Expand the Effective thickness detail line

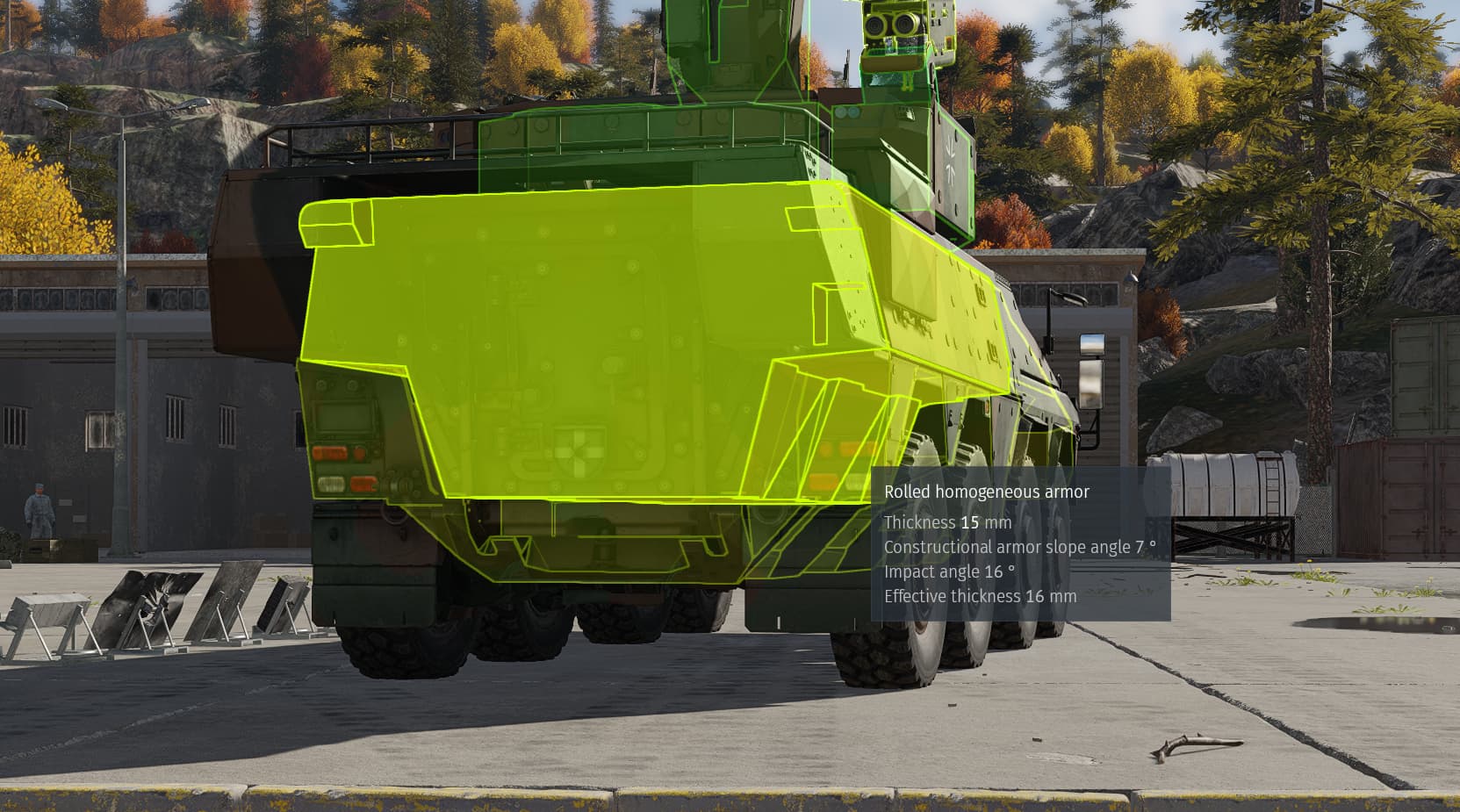[981, 594]
